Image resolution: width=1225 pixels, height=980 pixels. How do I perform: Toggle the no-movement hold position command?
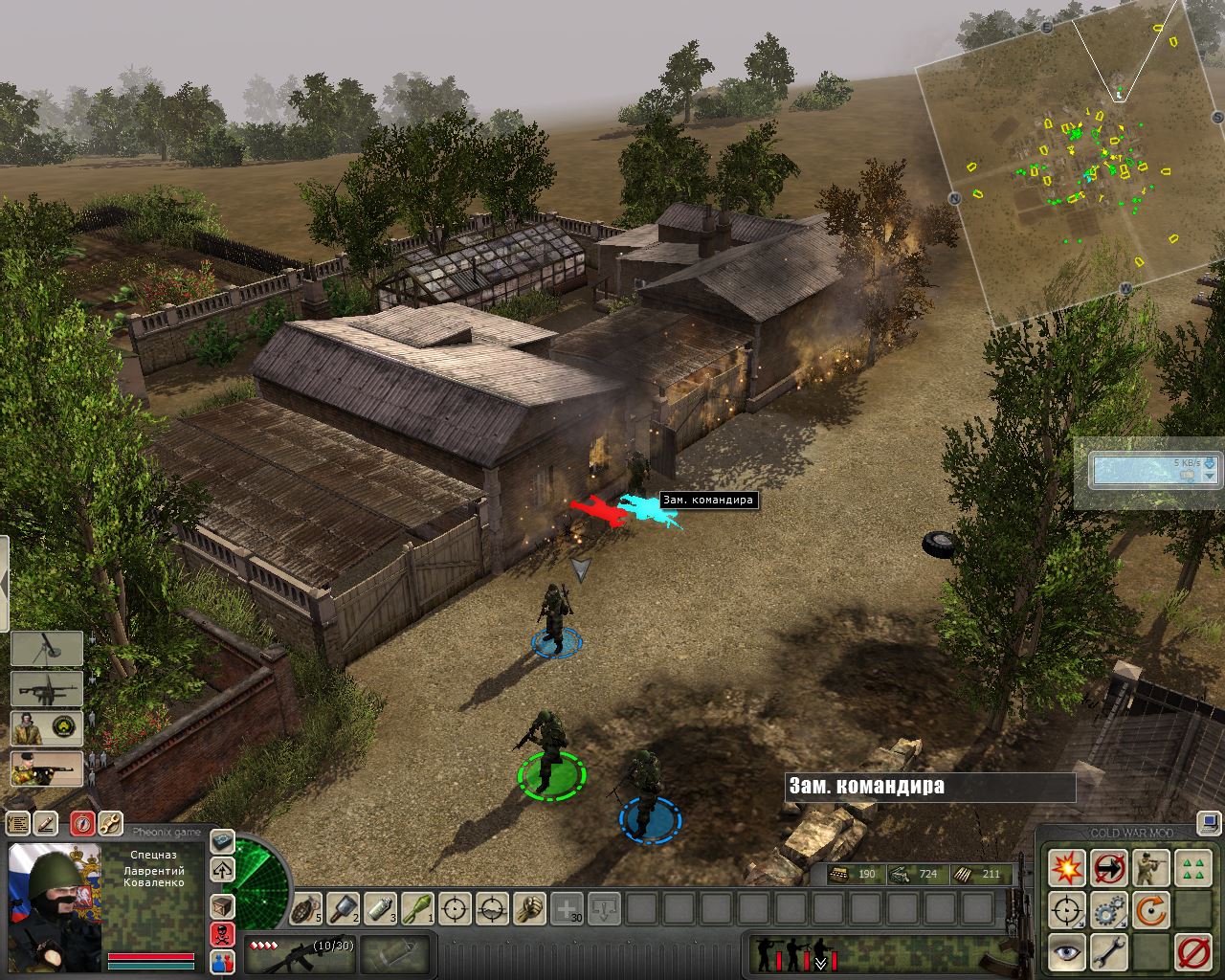(1108, 868)
